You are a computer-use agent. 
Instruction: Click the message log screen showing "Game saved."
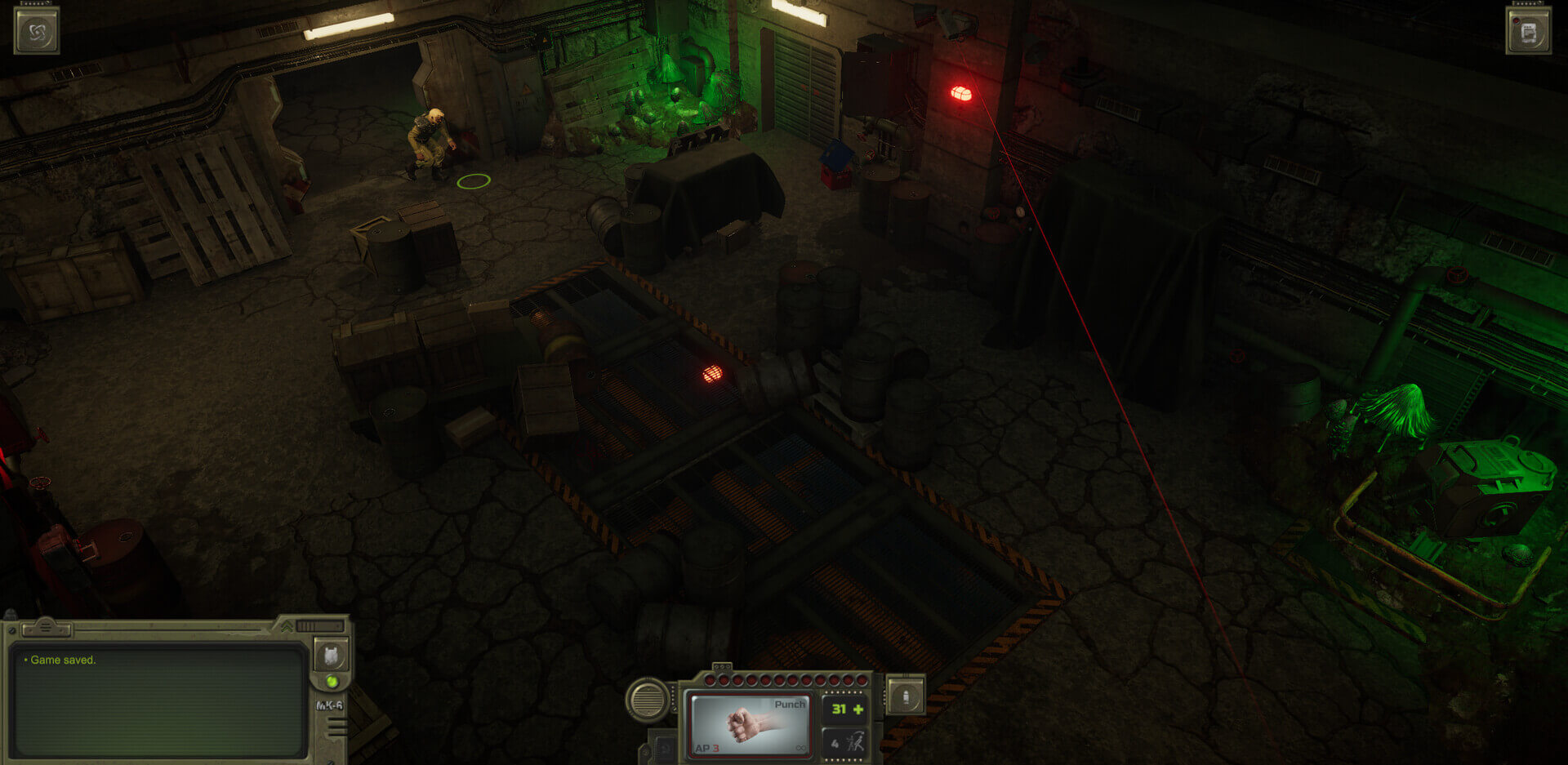pos(159,700)
